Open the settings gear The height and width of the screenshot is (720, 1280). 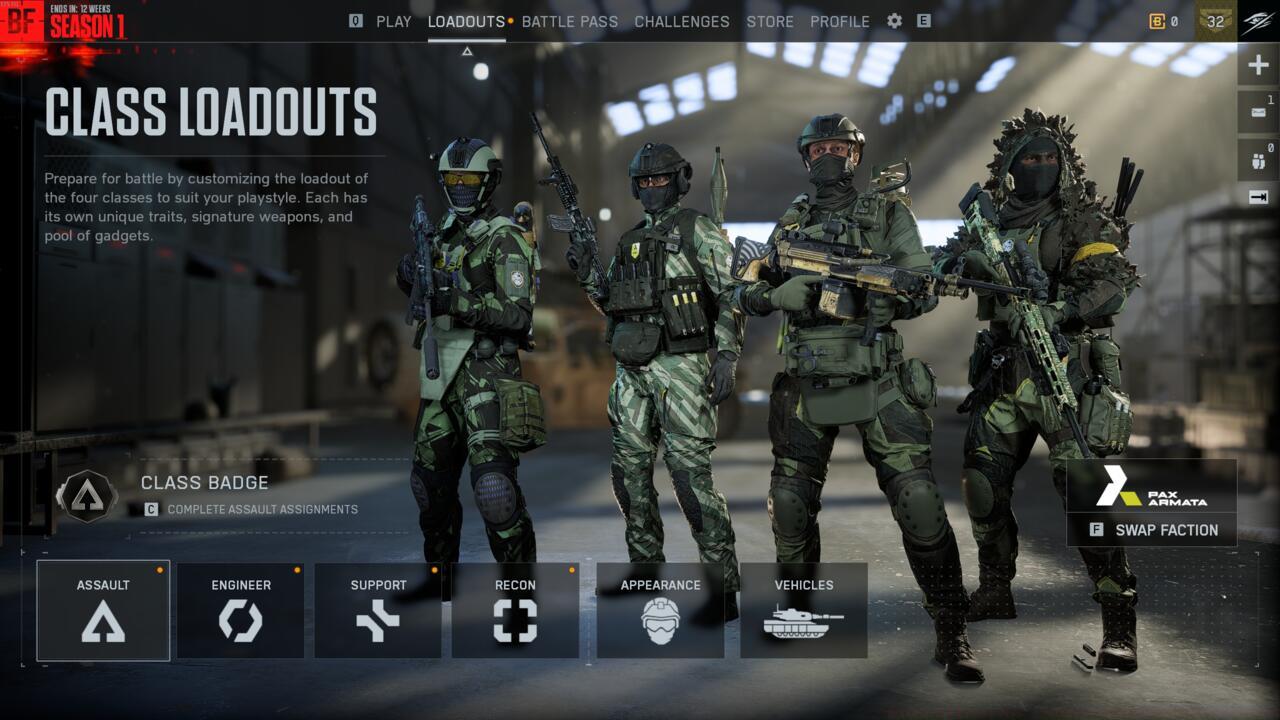click(895, 21)
